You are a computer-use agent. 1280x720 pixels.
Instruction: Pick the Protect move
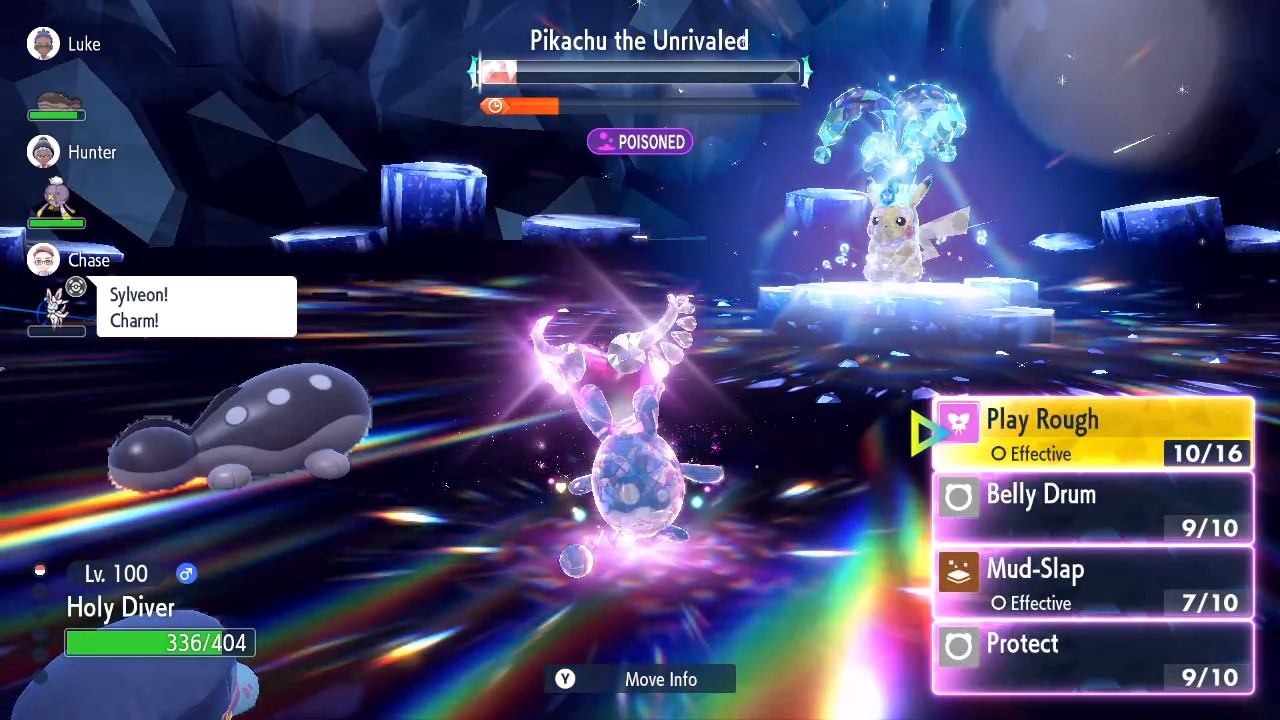(x=1092, y=658)
